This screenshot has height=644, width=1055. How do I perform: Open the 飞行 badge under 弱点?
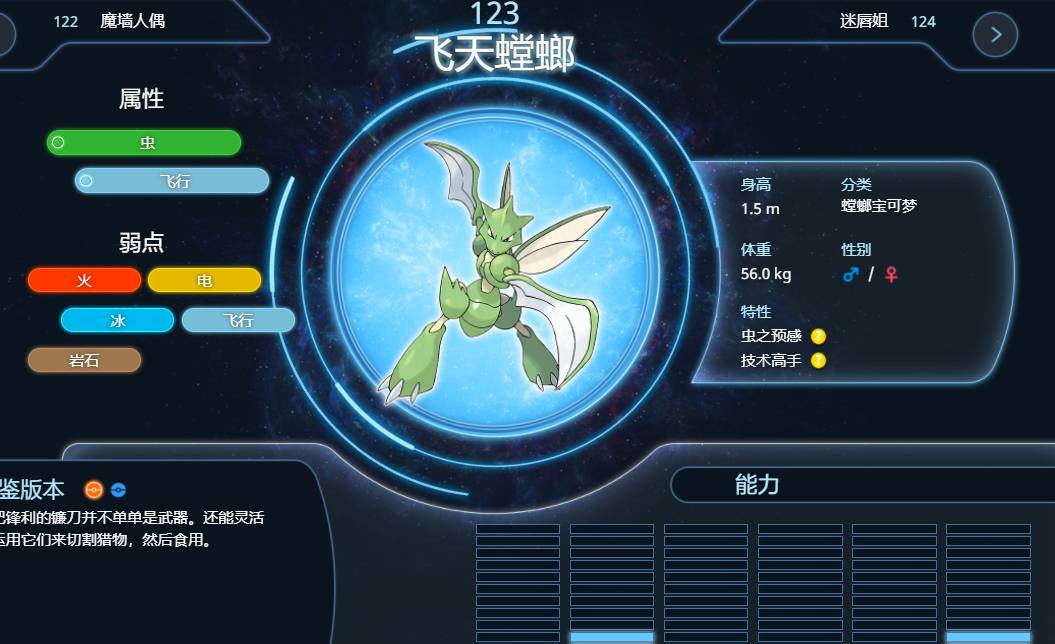point(238,321)
